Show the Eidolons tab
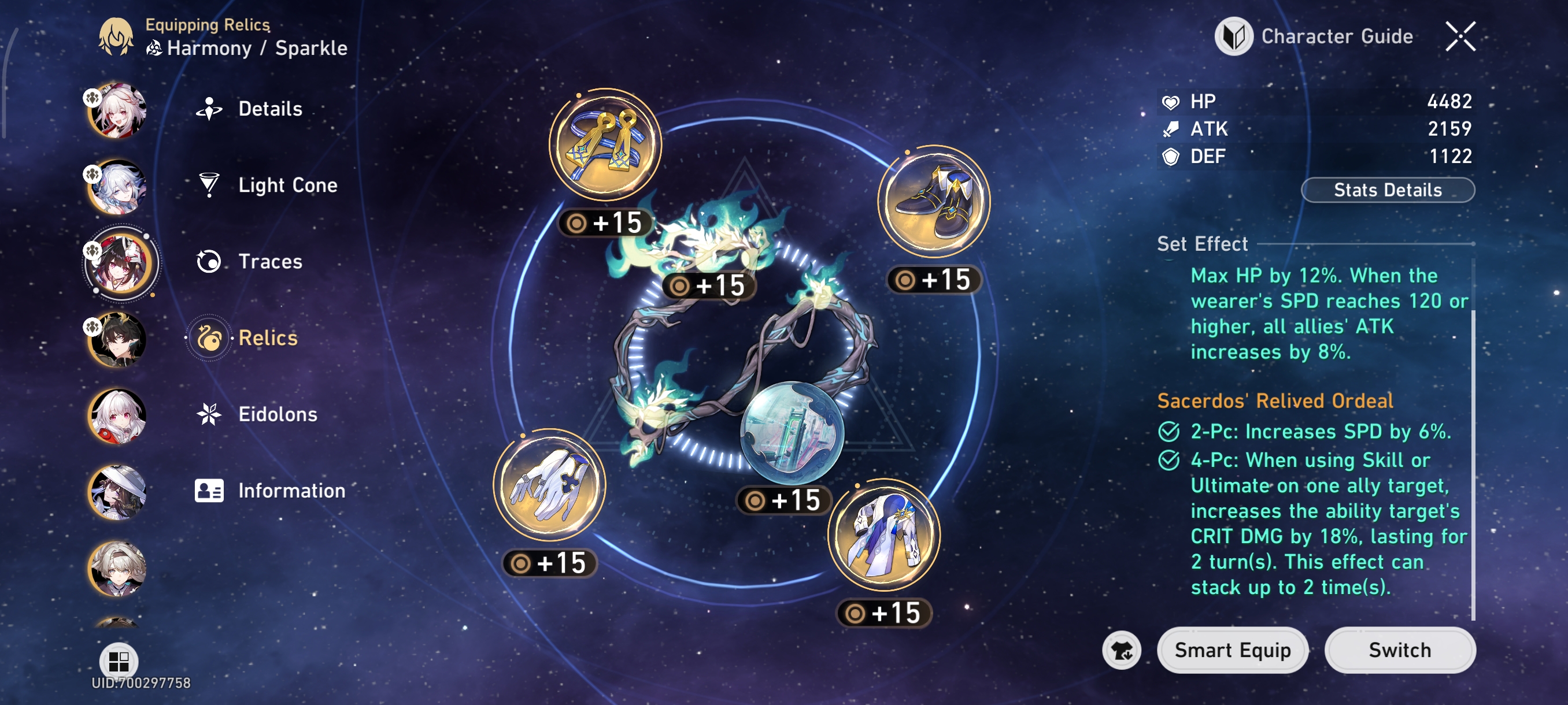Image resolution: width=1568 pixels, height=705 pixels. coord(277,414)
